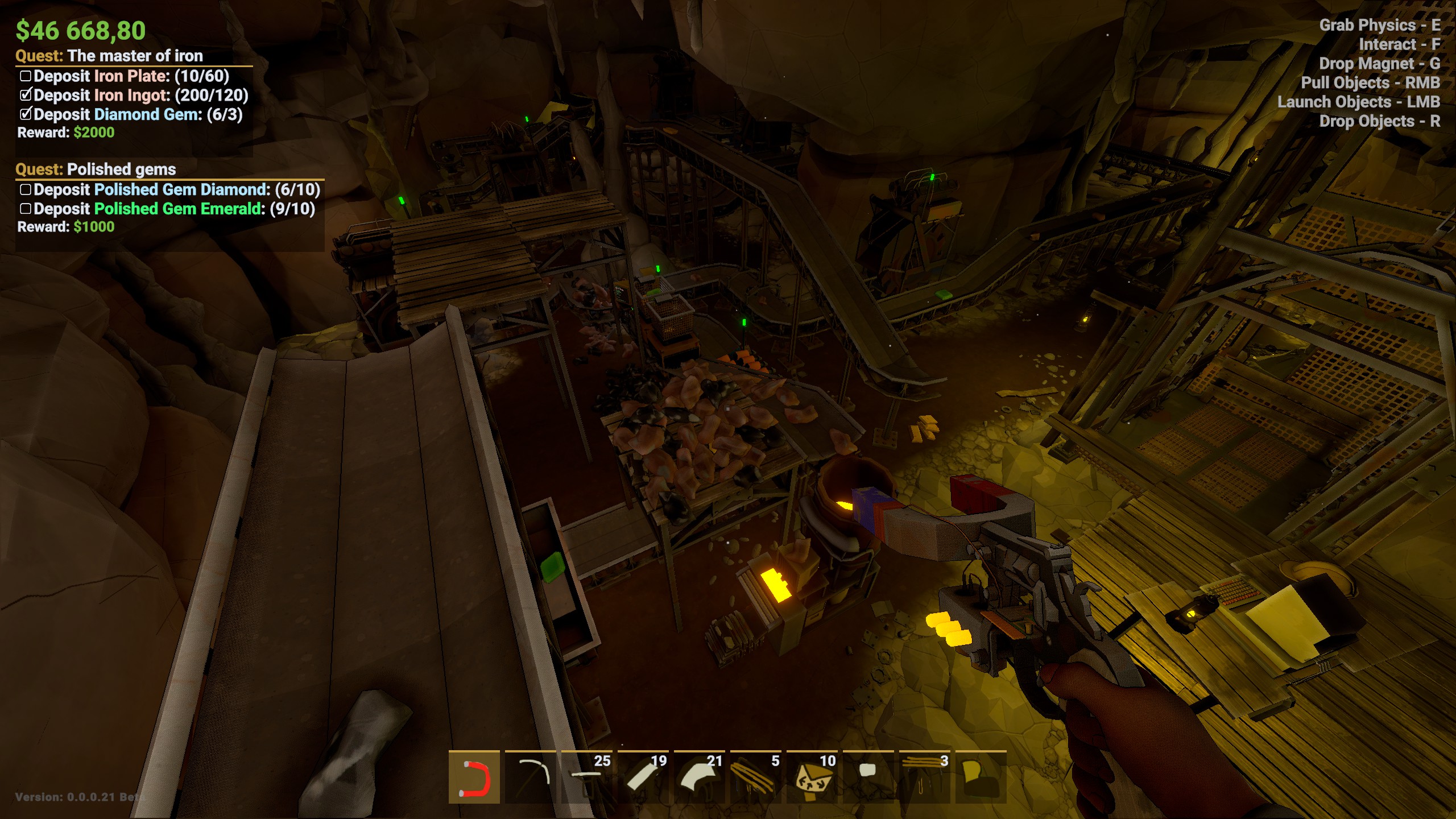The image size is (1456, 819).
Task: Select the curved conveyor slot with 21
Action: 699,777
